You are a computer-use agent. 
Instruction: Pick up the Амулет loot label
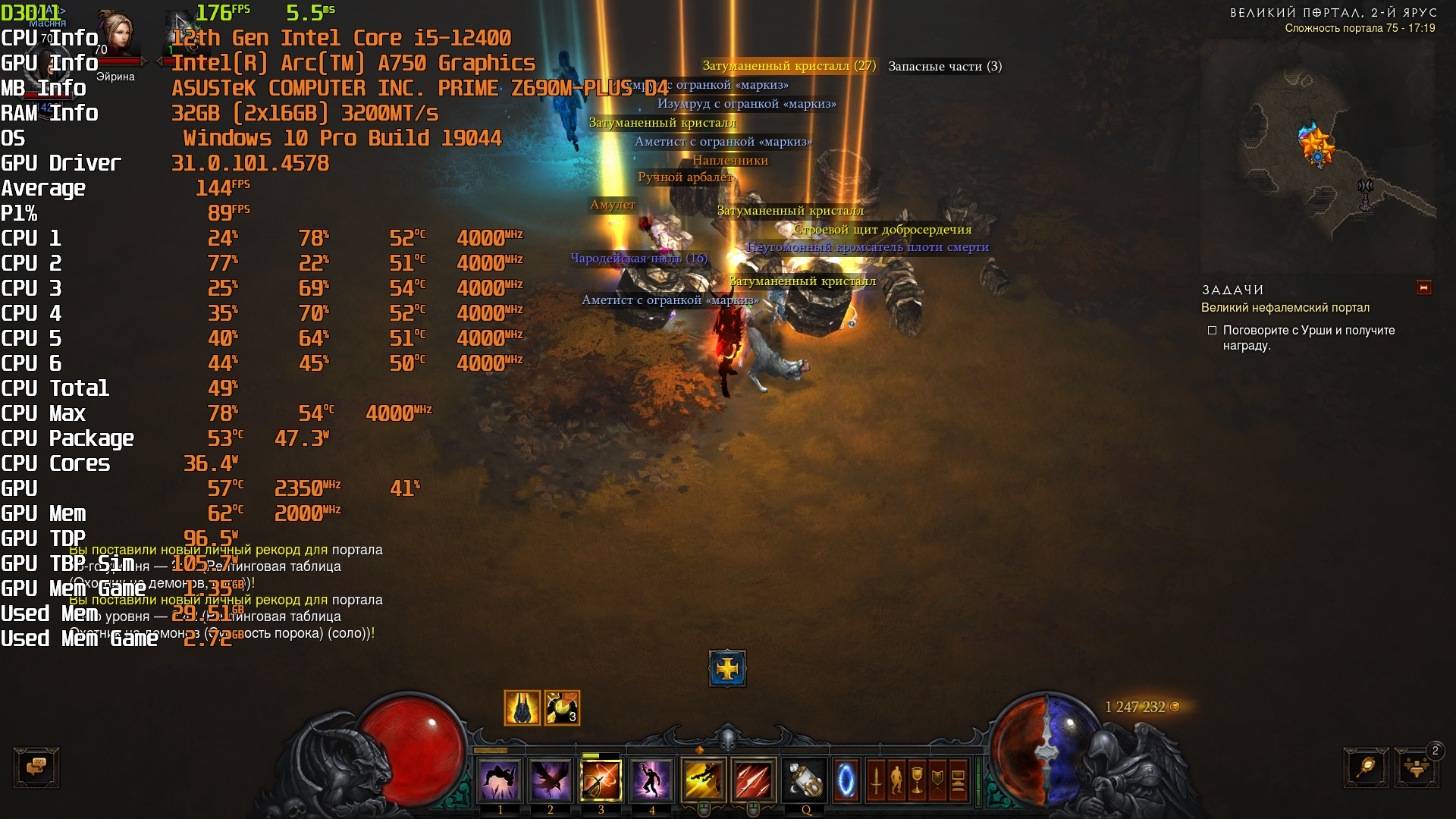[613, 205]
